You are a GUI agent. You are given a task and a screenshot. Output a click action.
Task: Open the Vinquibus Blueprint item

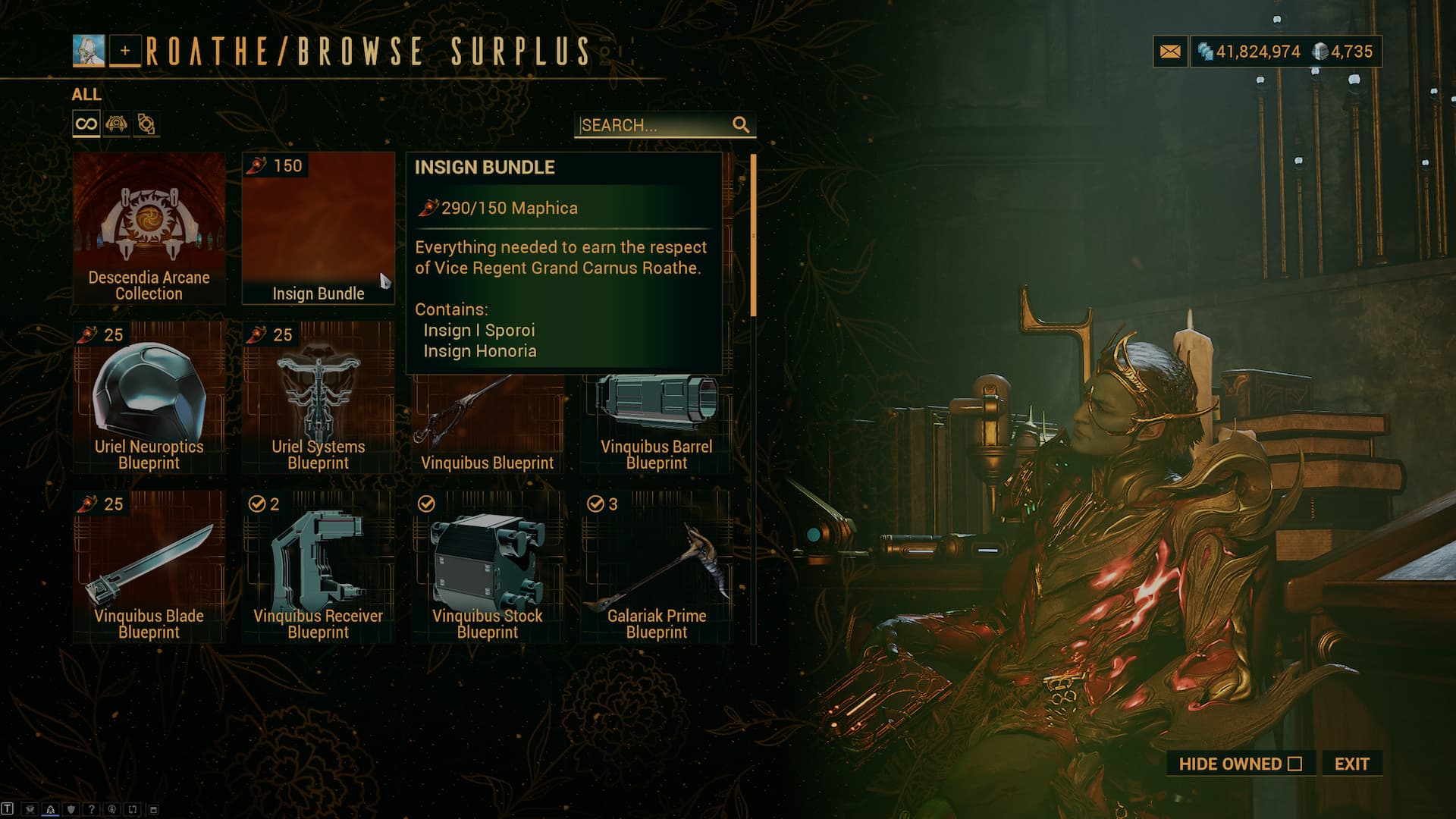[x=487, y=425]
